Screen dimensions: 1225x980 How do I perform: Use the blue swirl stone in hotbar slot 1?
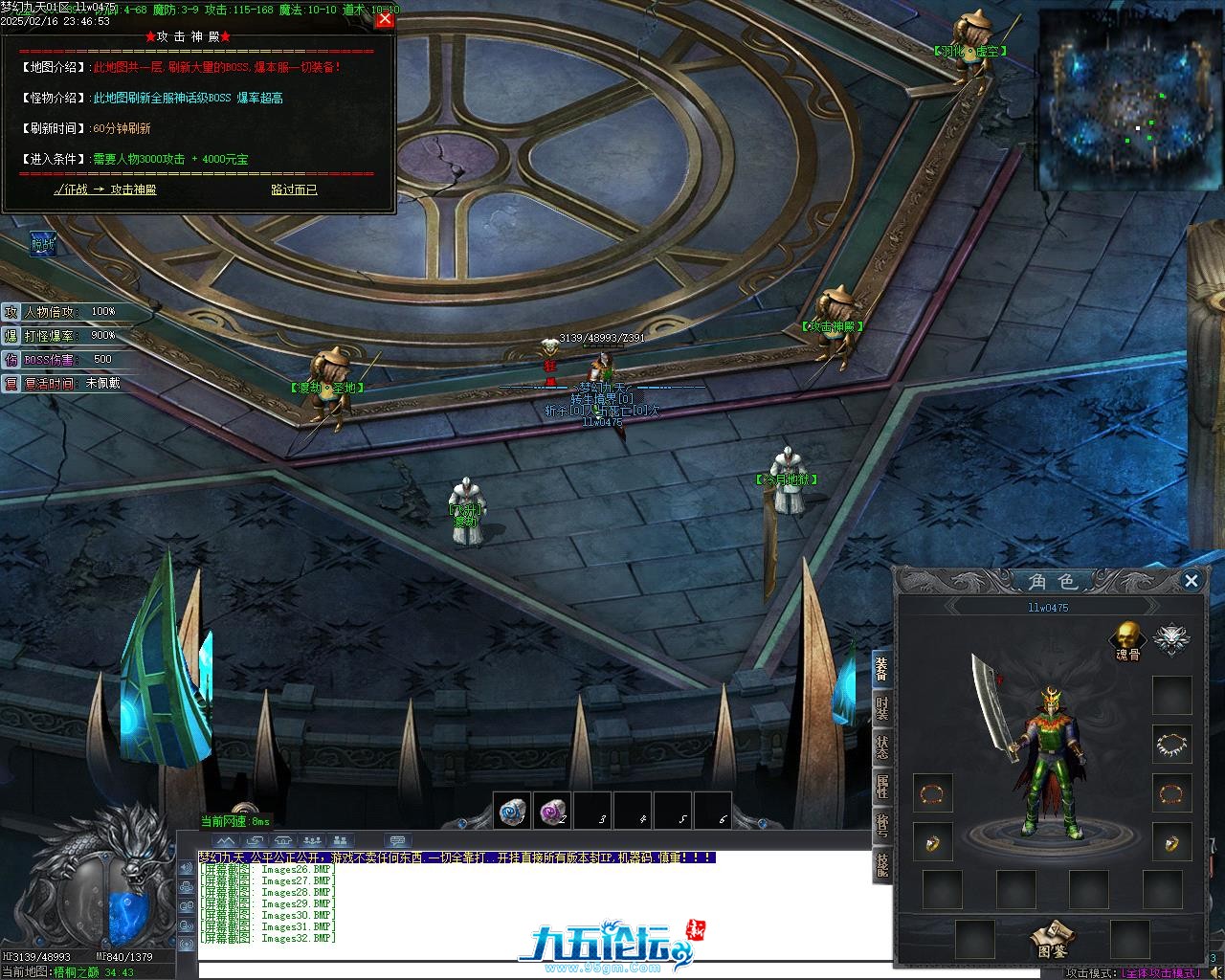point(512,812)
